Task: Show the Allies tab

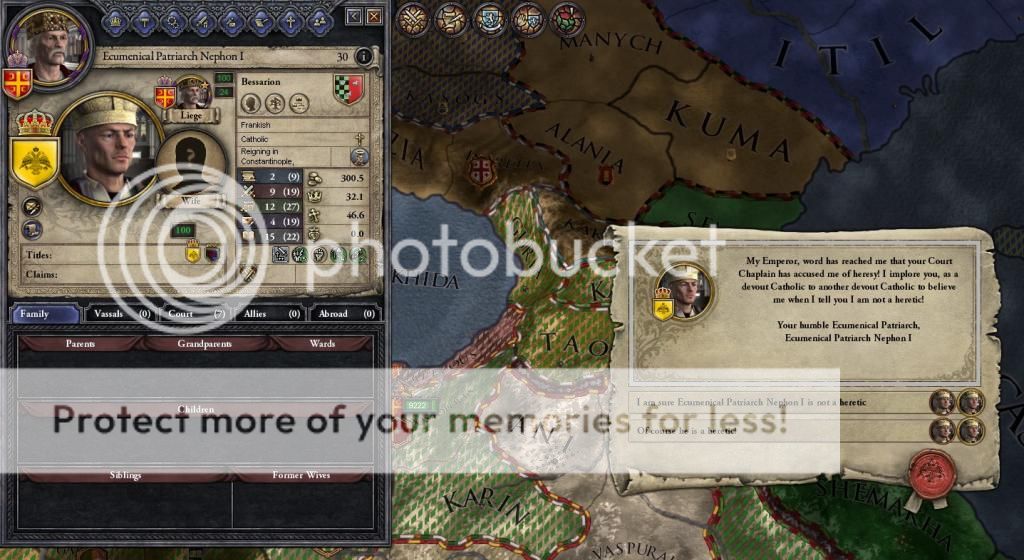Action: click(x=269, y=314)
